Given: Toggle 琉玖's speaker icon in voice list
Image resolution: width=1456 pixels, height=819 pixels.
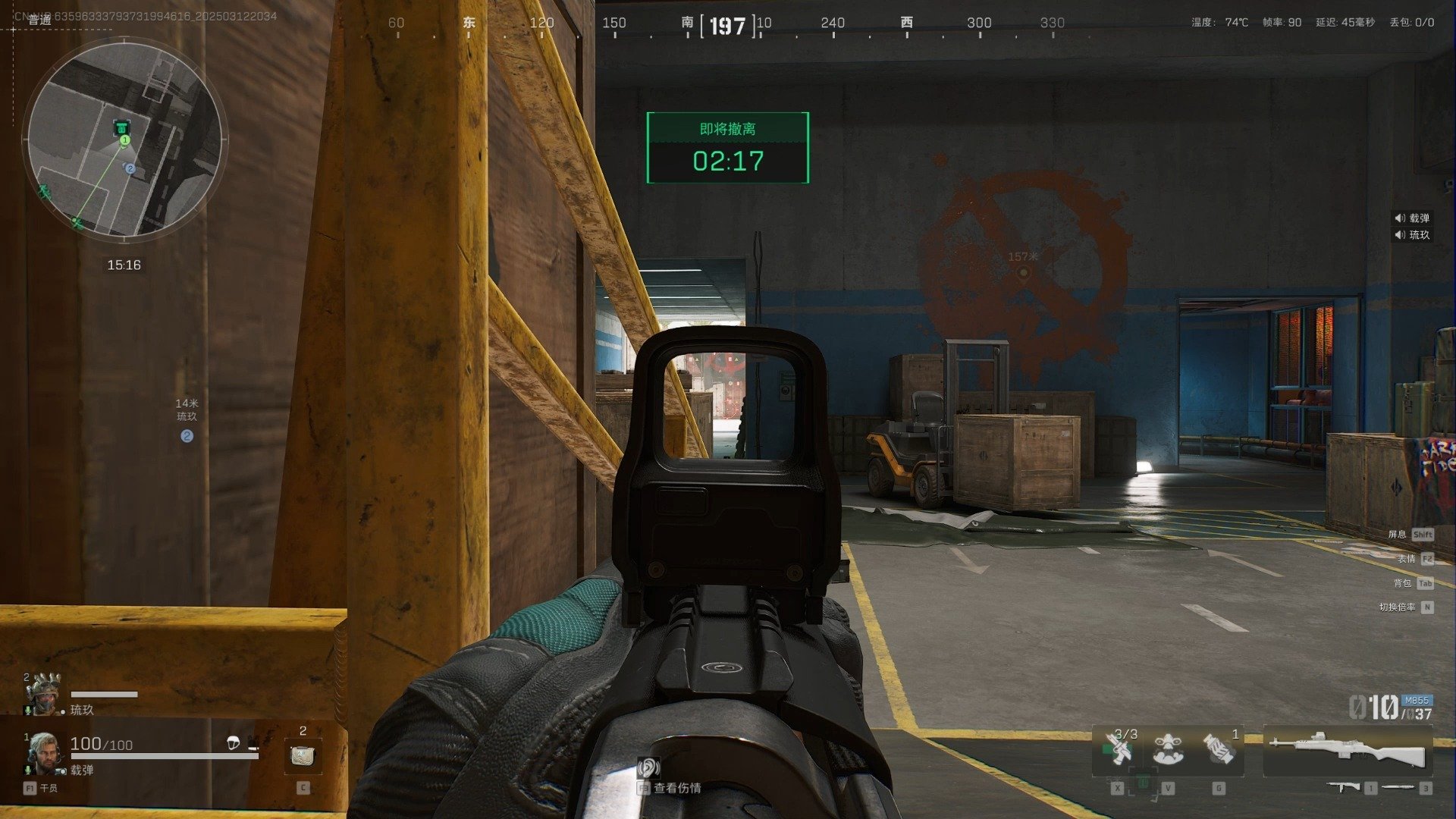Looking at the screenshot, I should pos(1400,235).
